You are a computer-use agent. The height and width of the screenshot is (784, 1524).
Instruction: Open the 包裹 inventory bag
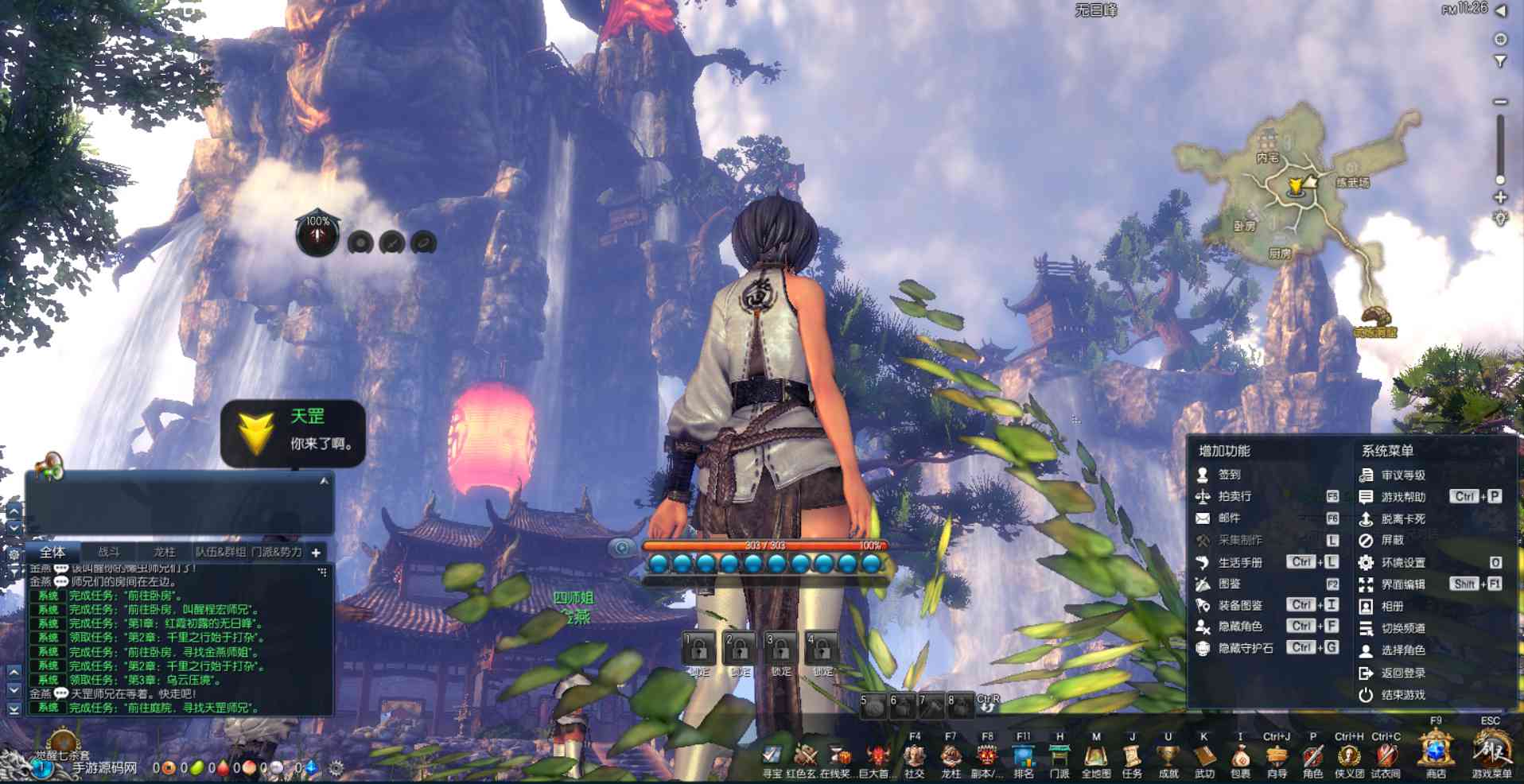(1240, 755)
